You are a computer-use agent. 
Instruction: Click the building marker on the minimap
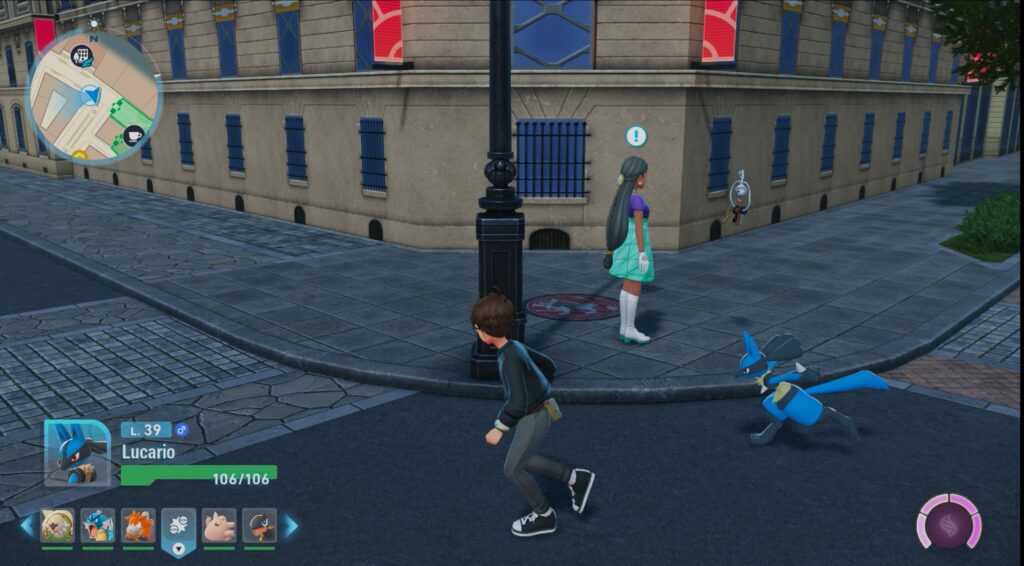coord(81,55)
